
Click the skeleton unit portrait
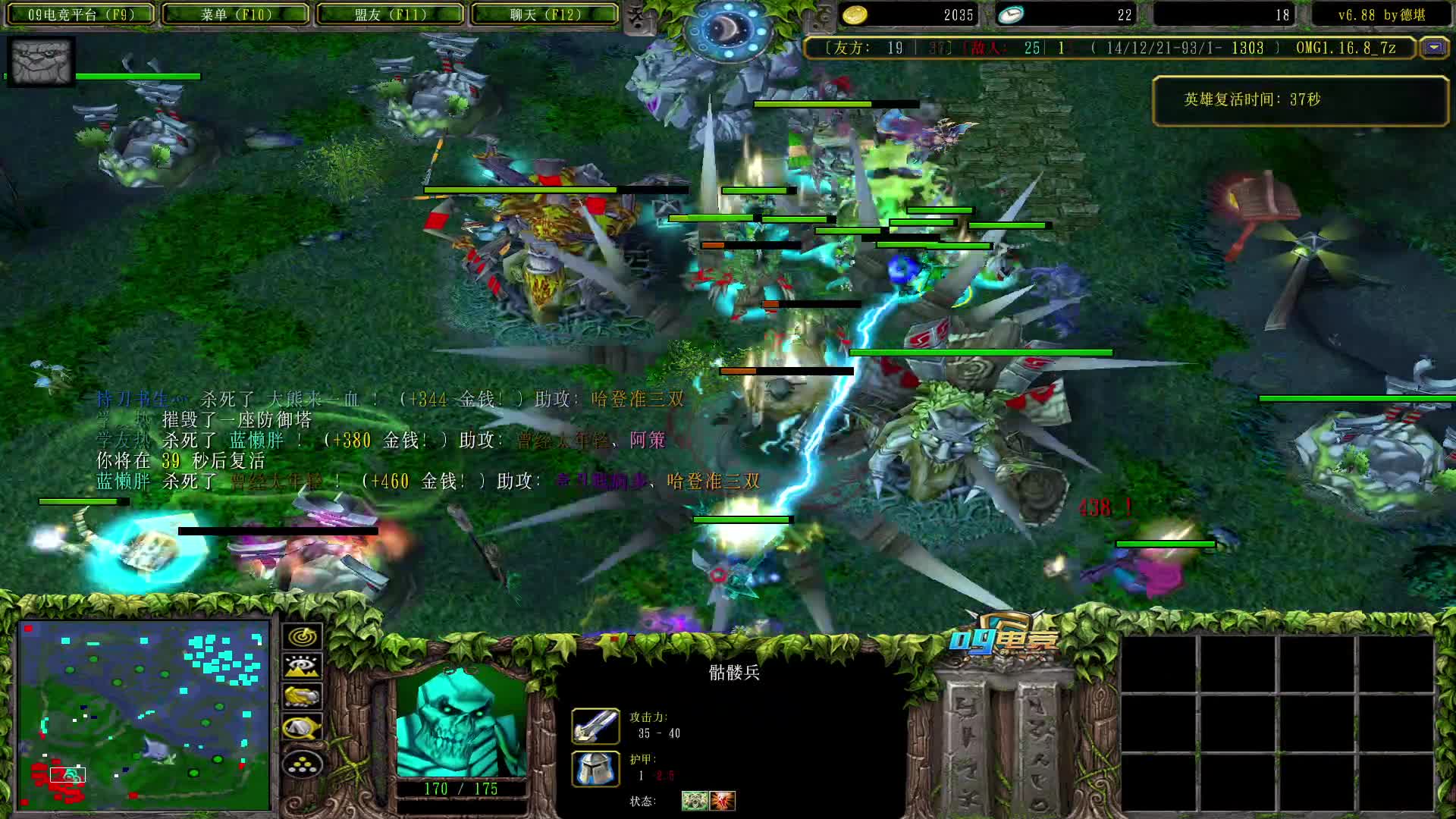(x=461, y=721)
